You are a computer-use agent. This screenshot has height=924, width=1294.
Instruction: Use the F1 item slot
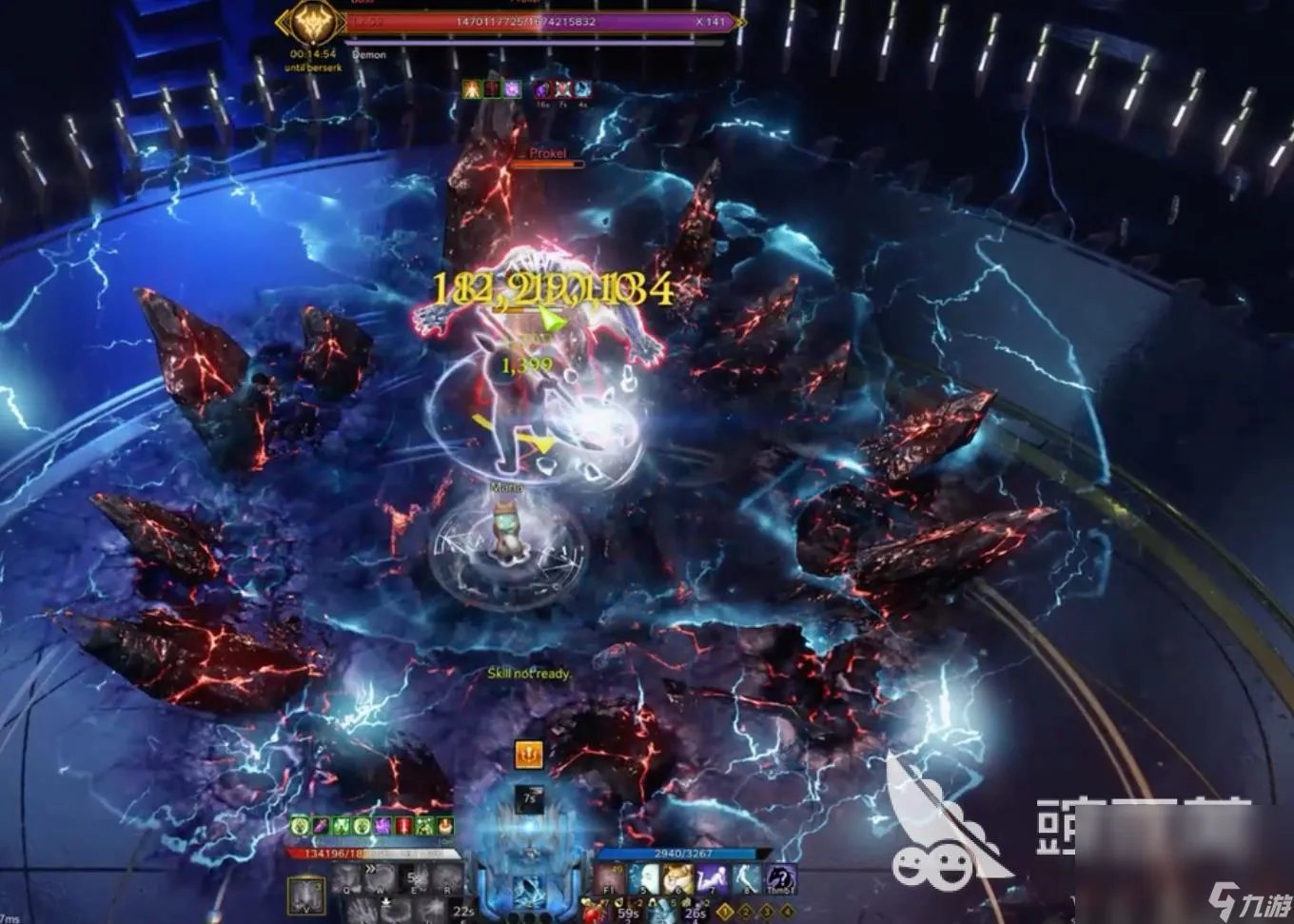(610, 880)
